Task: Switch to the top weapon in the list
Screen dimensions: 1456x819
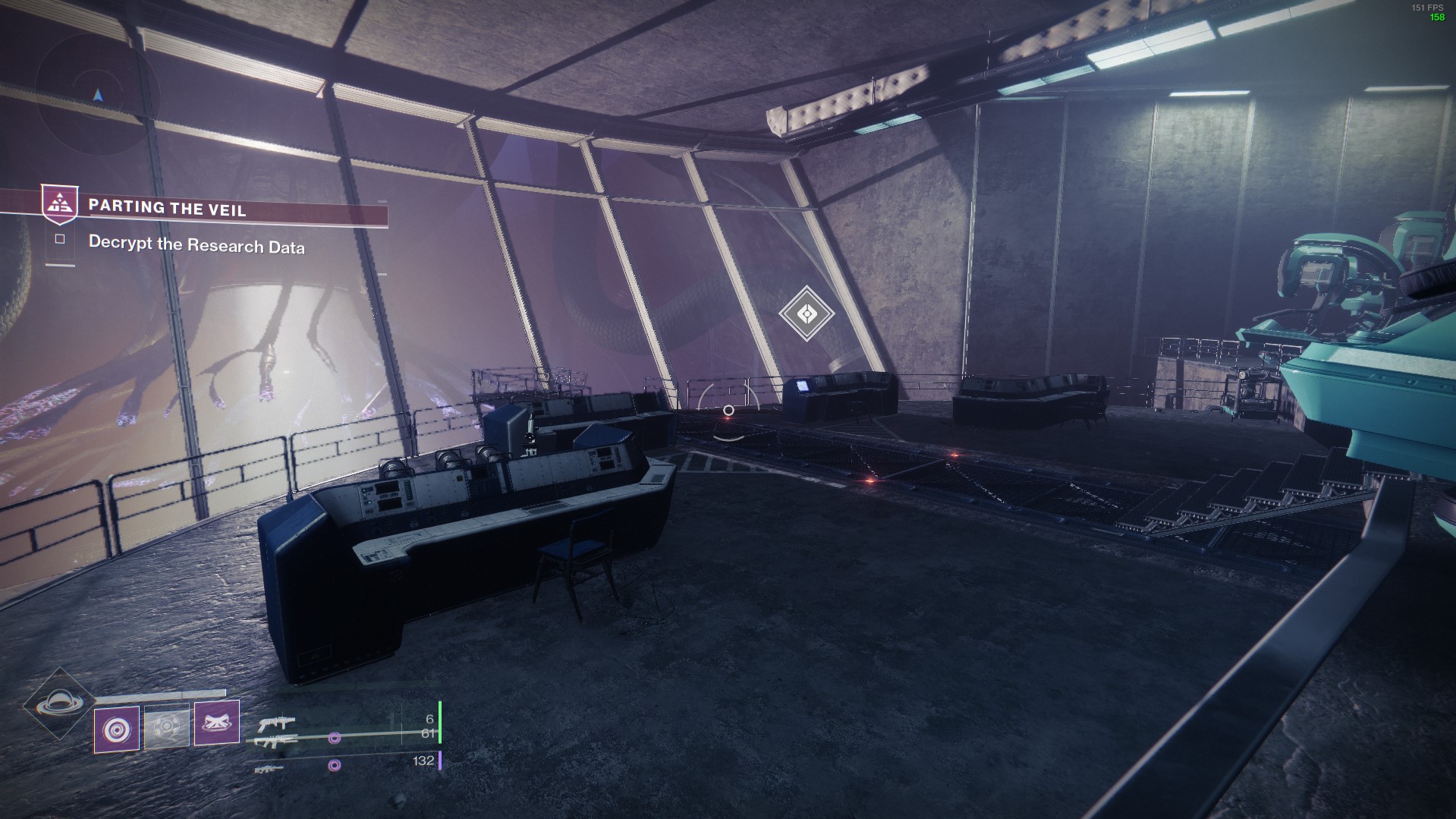Action: click(276, 723)
